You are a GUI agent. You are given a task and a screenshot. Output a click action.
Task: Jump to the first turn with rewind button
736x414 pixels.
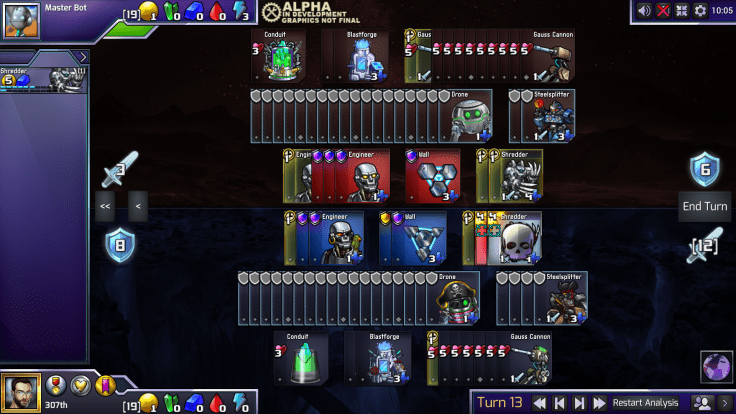[x=538, y=403]
